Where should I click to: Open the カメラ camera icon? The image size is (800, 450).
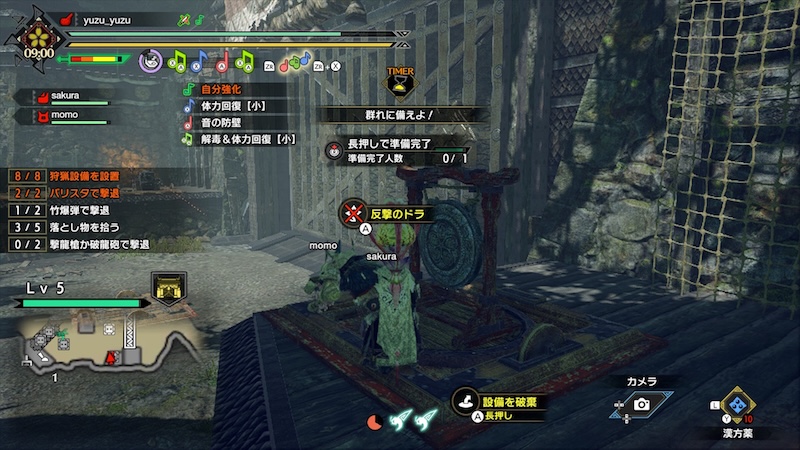click(641, 404)
